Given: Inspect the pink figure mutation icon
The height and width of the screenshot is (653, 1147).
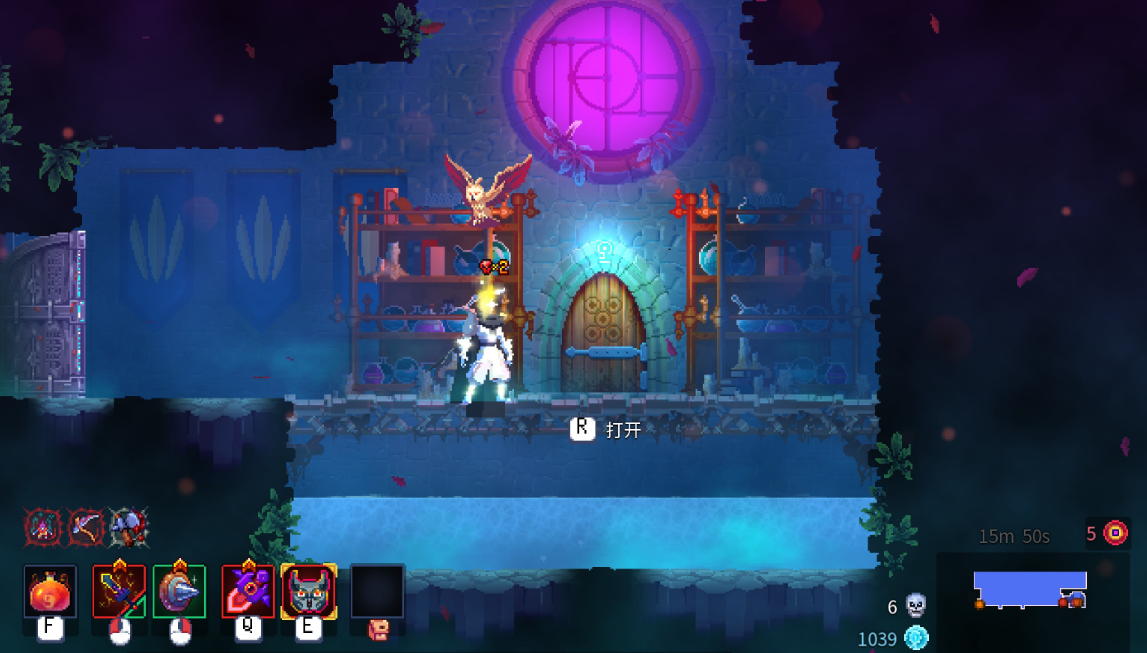Looking at the screenshot, I should point(44,526).
